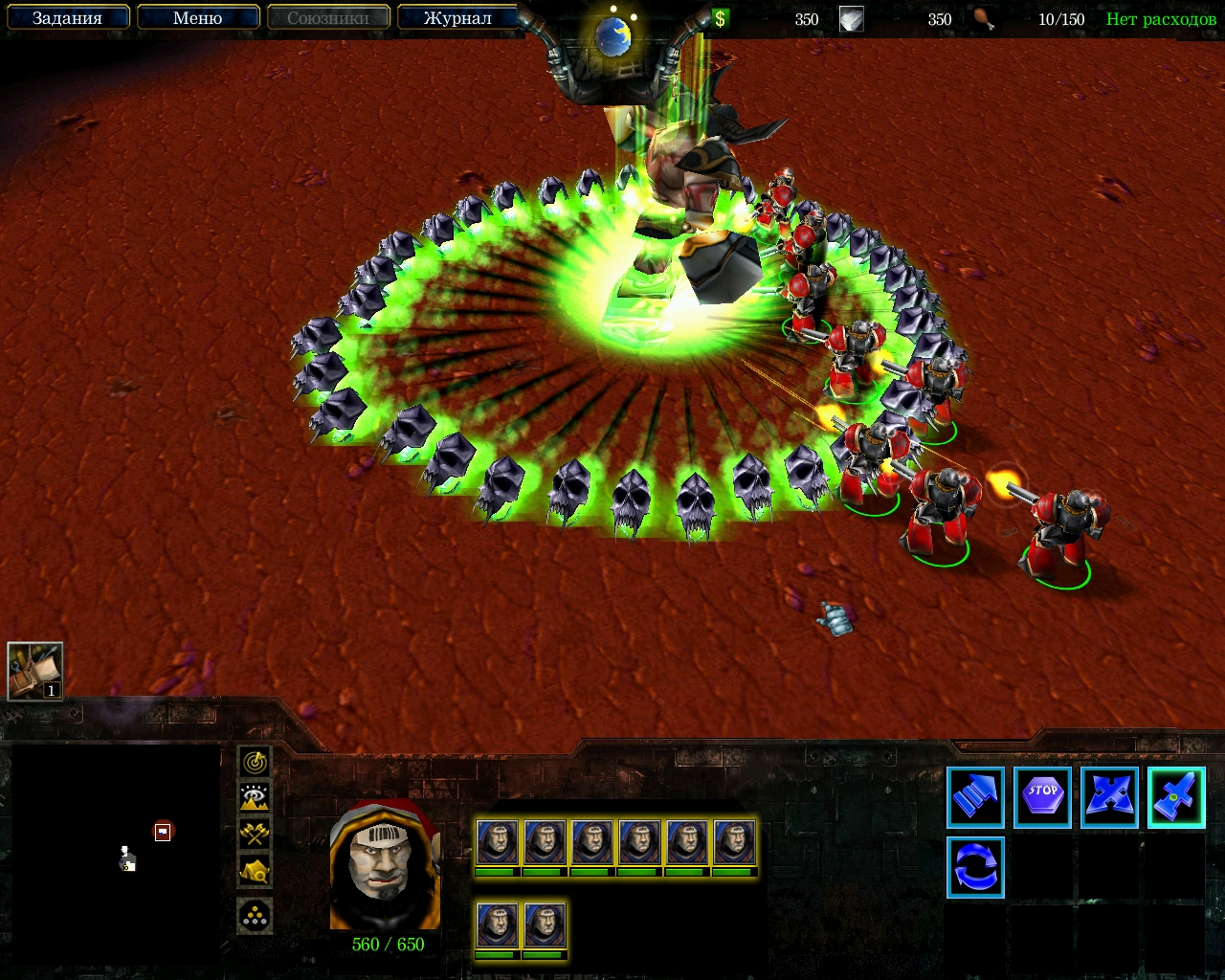This screenshot has width=1225, height=980.
Task: Toggle creep camp display on minimap
Action: (255, 871)
